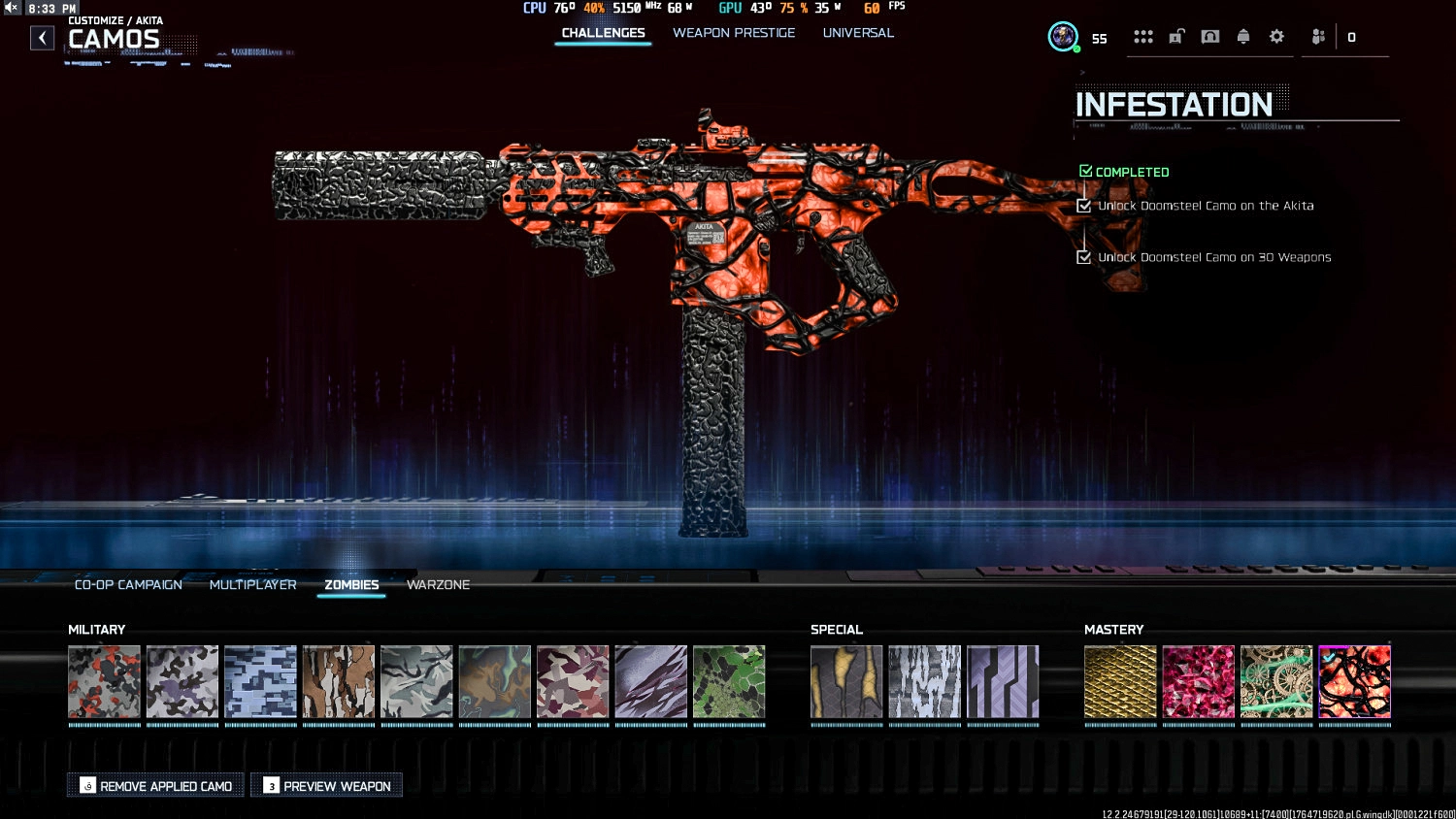This screenshot has height=819, width=1456.
Task: Select the first Special category camo
Action: pyautogui.click(x=845, y=681)
